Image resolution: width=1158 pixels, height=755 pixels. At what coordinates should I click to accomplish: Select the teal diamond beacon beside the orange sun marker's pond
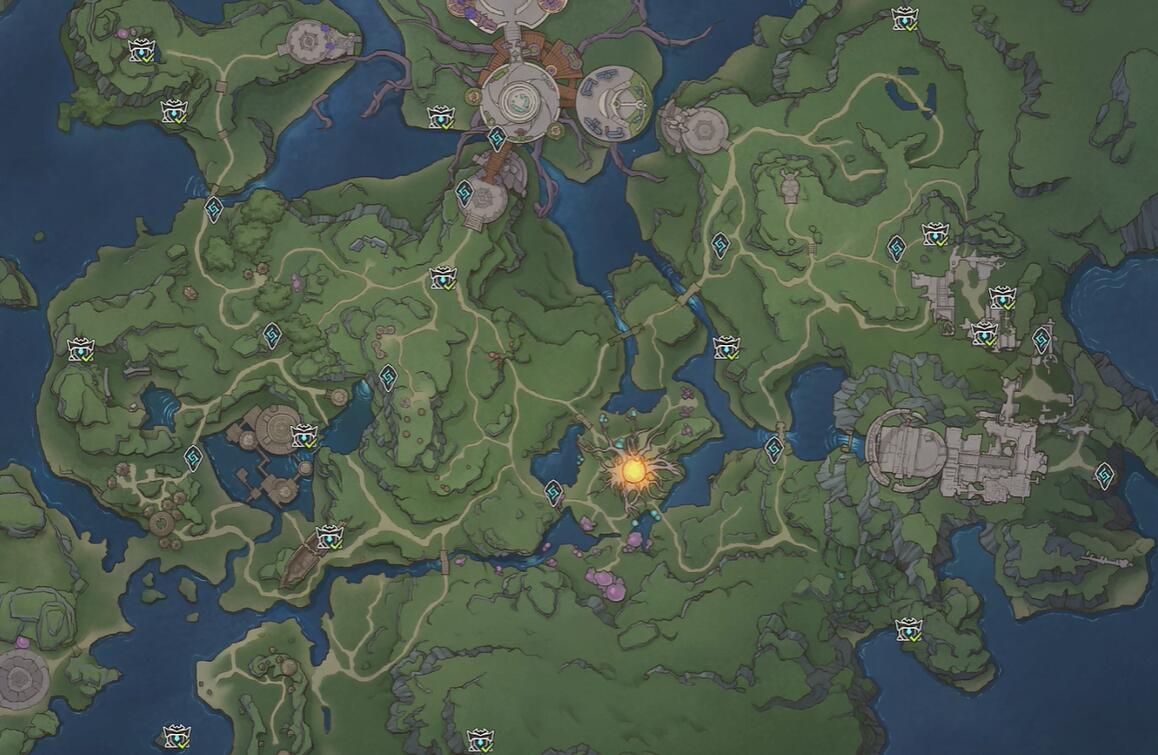pos(554,492)
